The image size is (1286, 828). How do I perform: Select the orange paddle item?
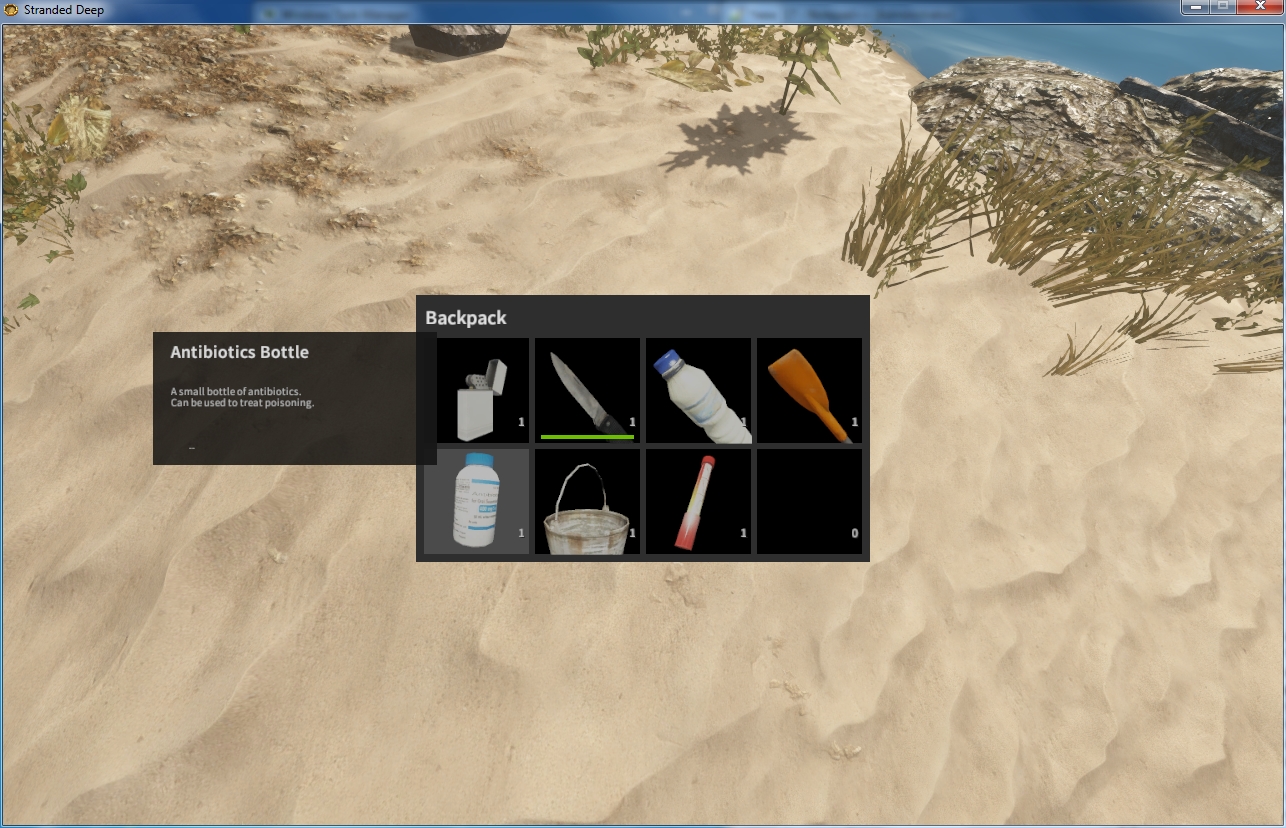(x=809, y=391)
